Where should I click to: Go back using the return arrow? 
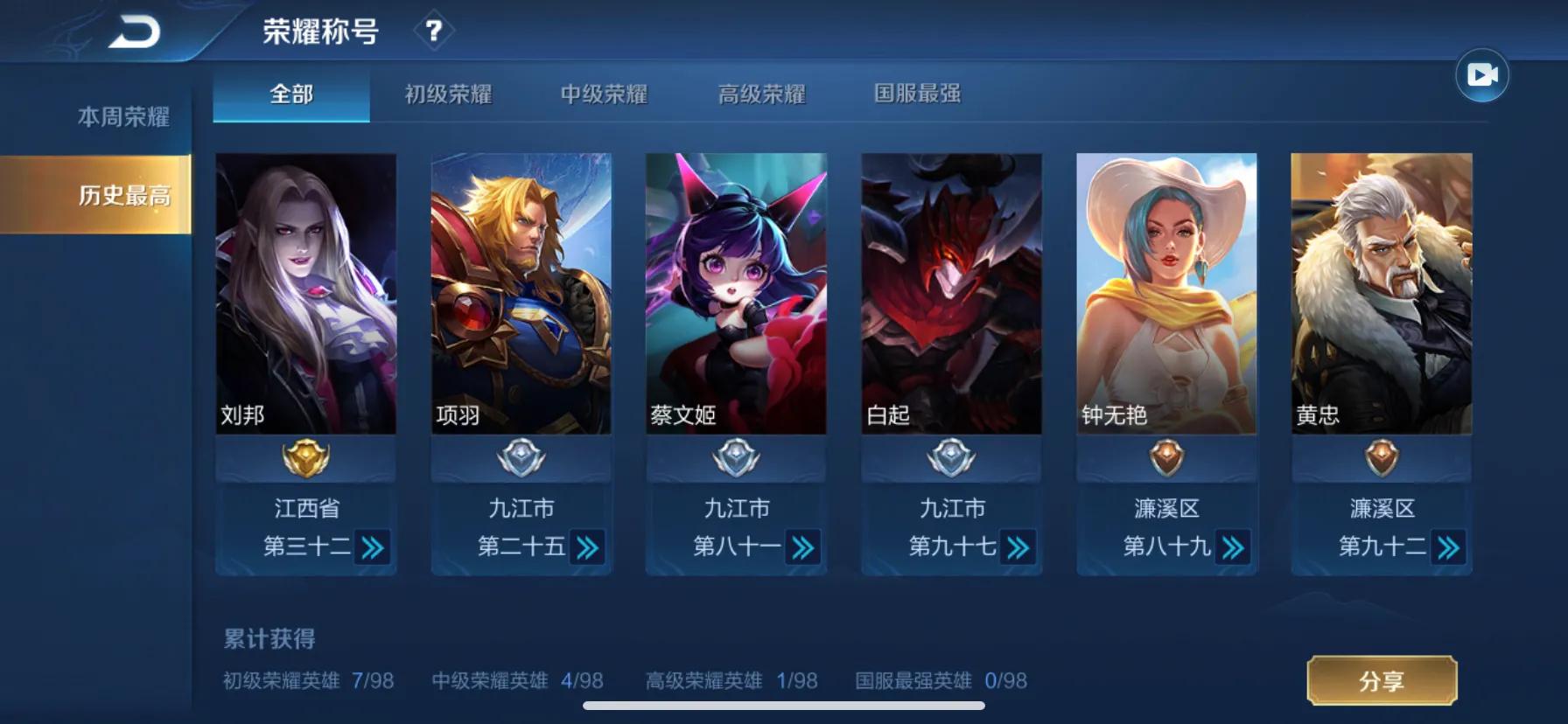pyautogui.click(x=135, y=32)
